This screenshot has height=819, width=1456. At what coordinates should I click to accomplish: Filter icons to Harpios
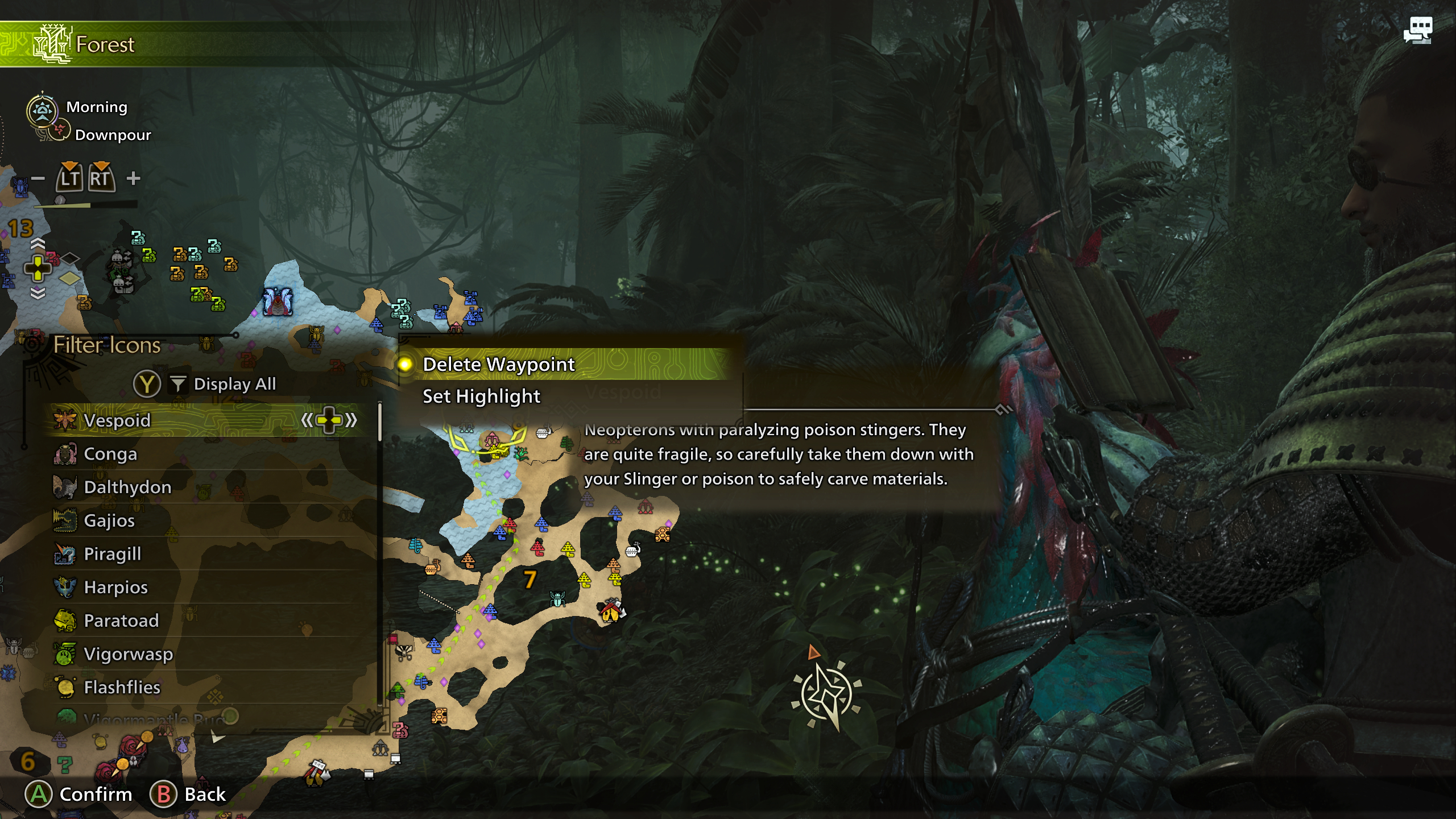click(x=116, y=587)
